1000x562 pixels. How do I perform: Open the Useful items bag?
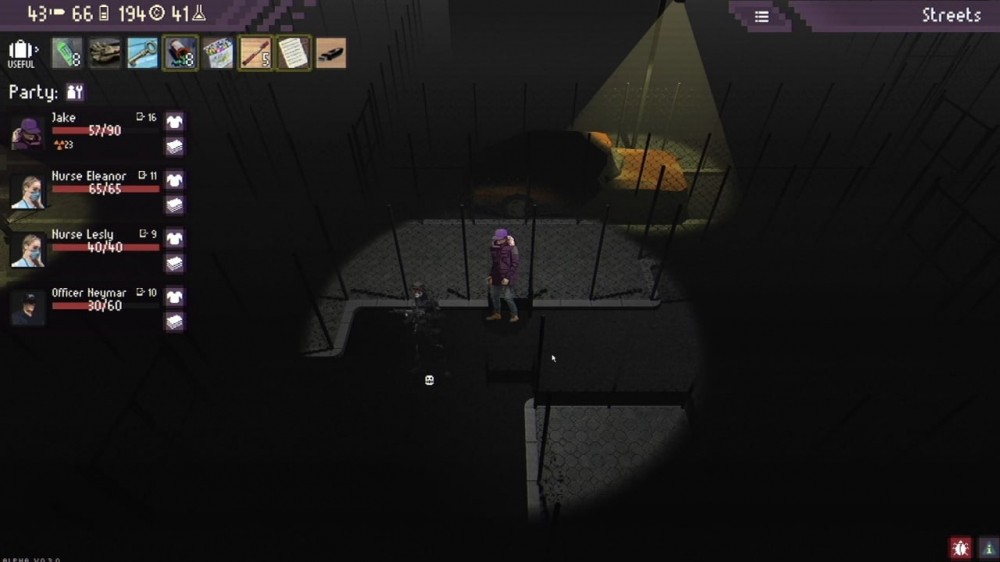(x=21, y=53)
